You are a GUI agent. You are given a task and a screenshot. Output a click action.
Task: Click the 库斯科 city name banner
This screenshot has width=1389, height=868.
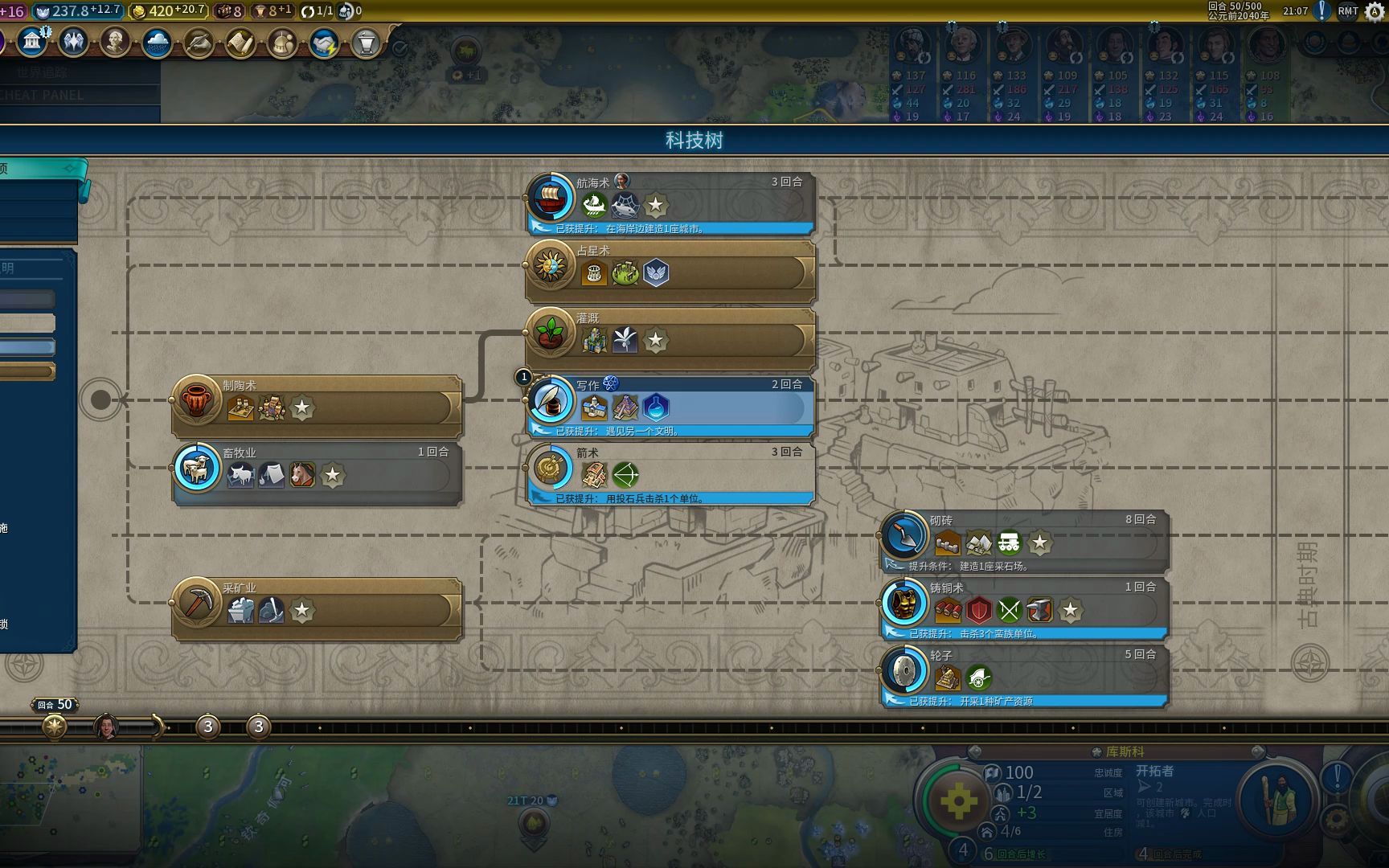1124,751
